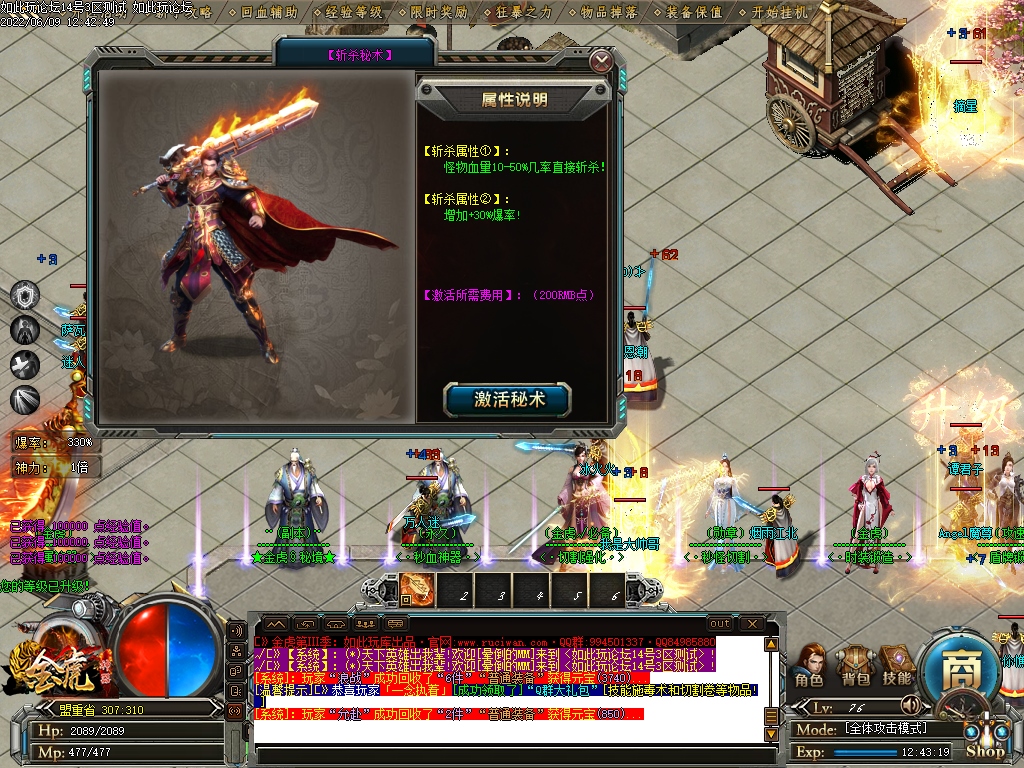Click the chat panel's out button
The height and width of the screenshot is (768, 1024).
click(x=719, y=624)
